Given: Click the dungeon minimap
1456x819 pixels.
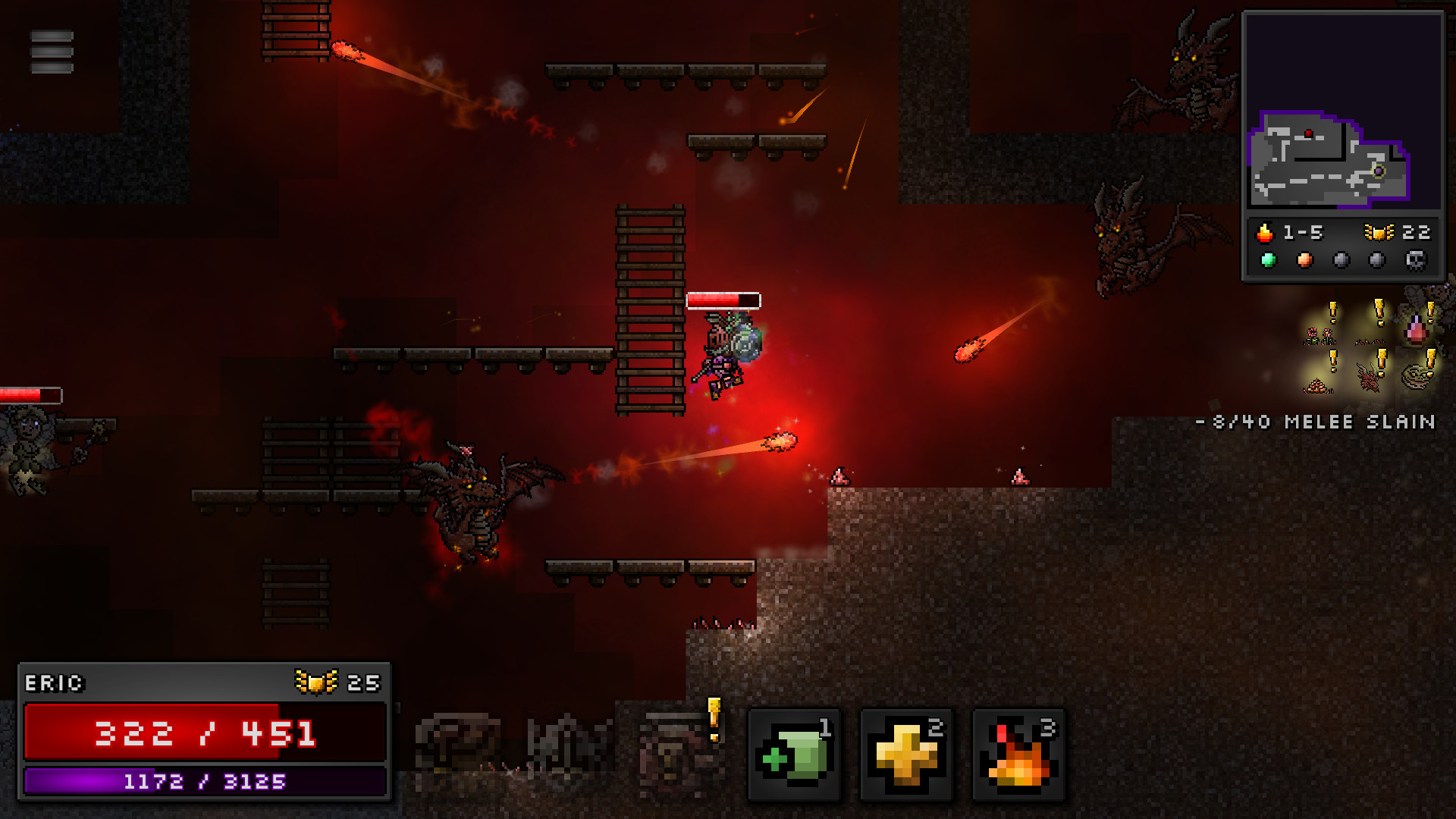Looking at the screenshot, I should [x=1342, y=110].
